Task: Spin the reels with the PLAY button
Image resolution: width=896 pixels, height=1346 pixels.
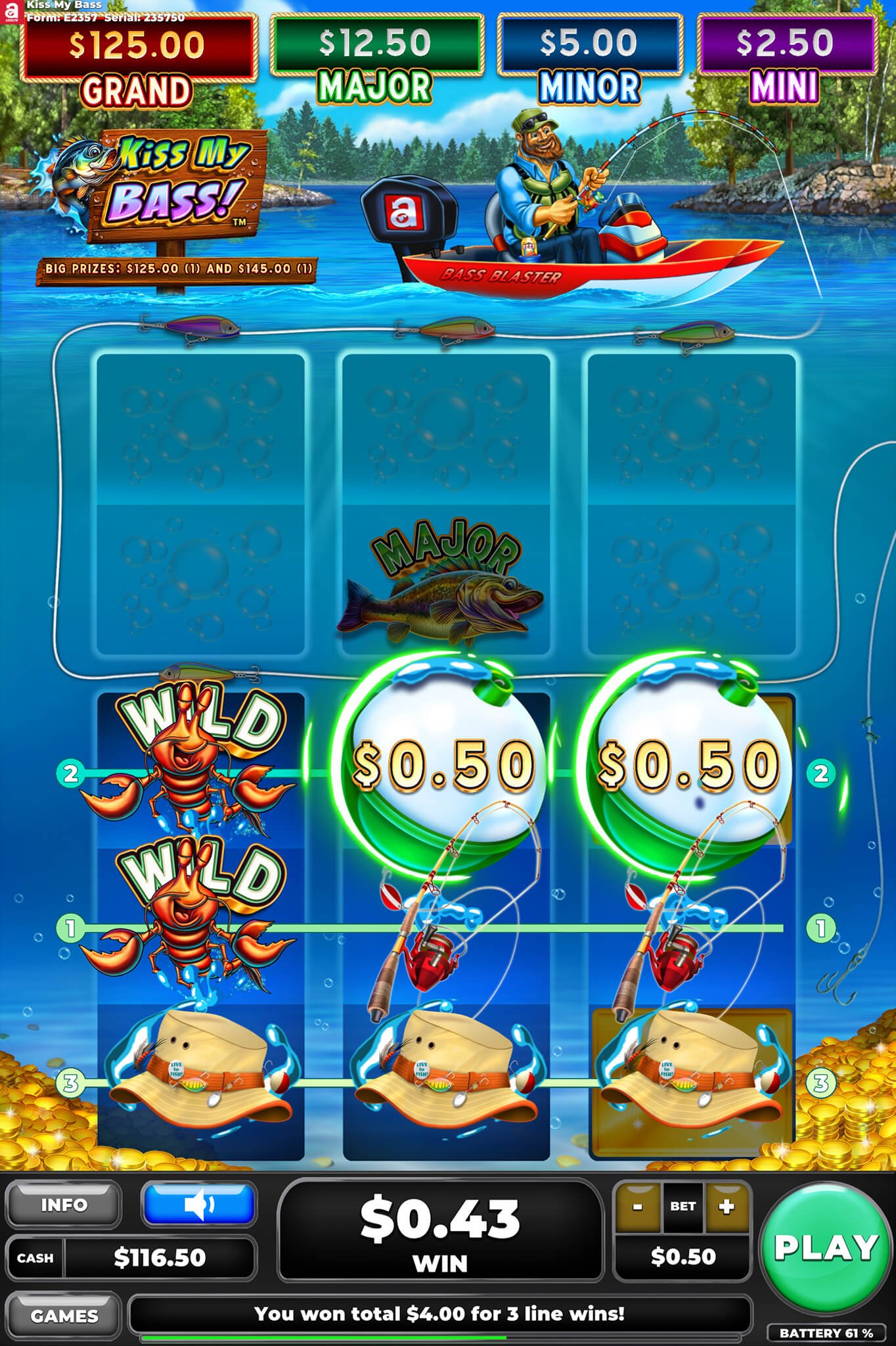Action: [x=826, y=1247]
